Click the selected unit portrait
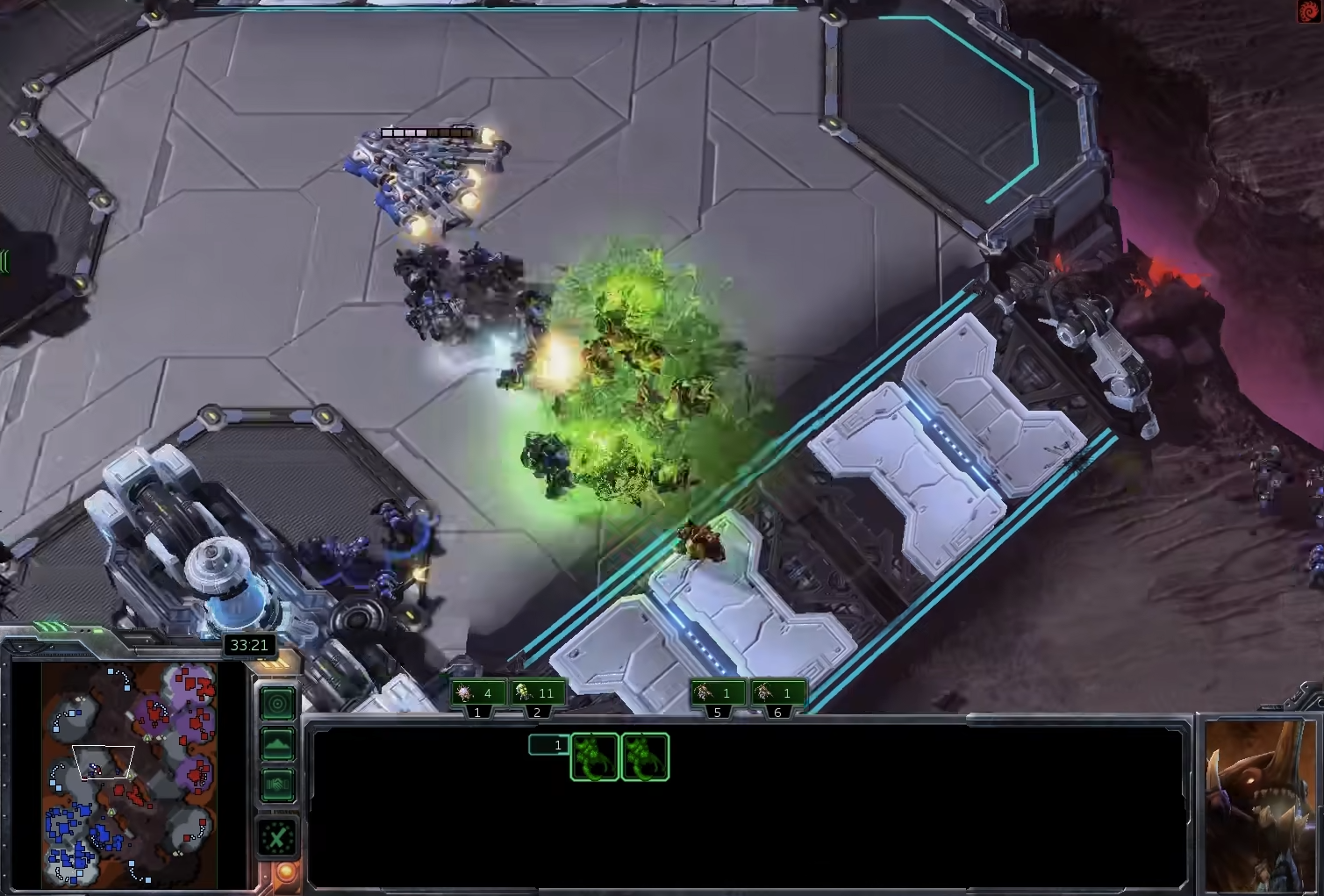 1259,803
